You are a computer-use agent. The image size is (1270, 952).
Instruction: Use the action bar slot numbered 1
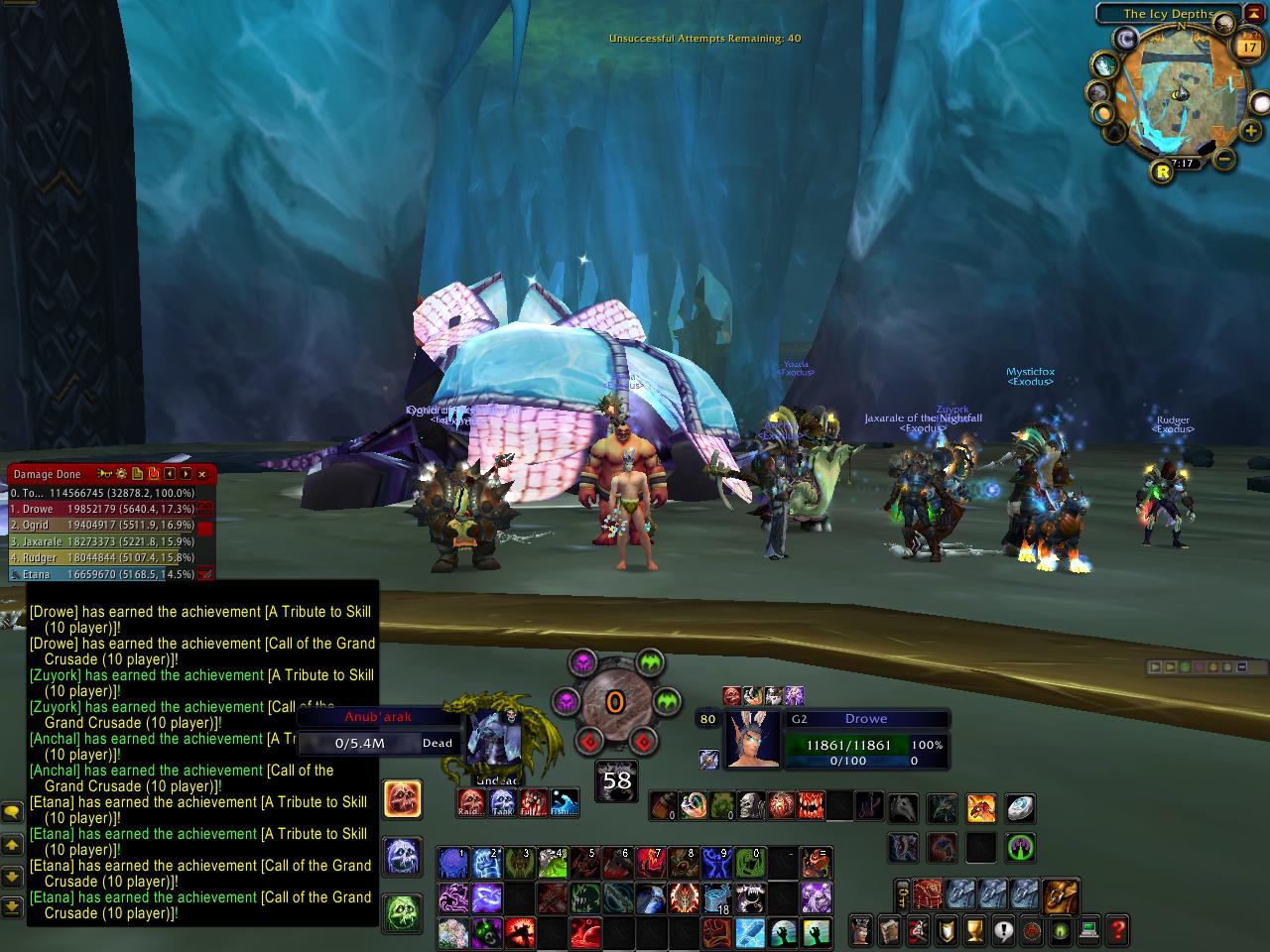pyautogui.click(x=453, y=863)
